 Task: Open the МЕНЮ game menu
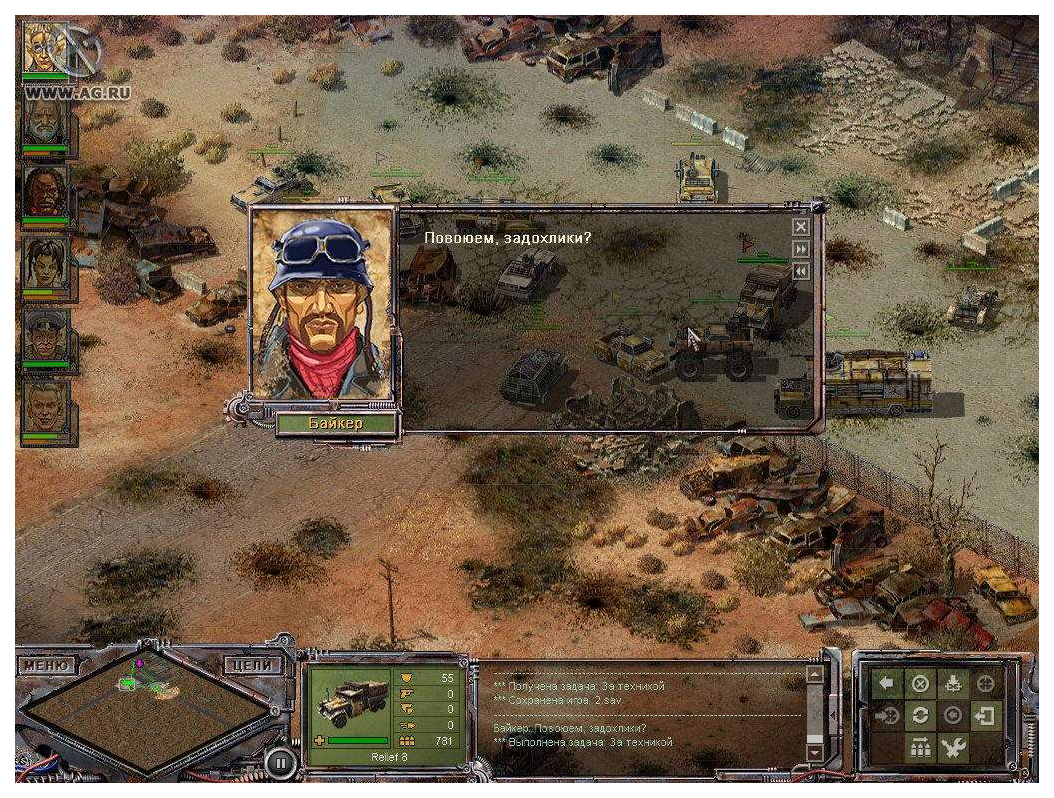tap(48, 665)
